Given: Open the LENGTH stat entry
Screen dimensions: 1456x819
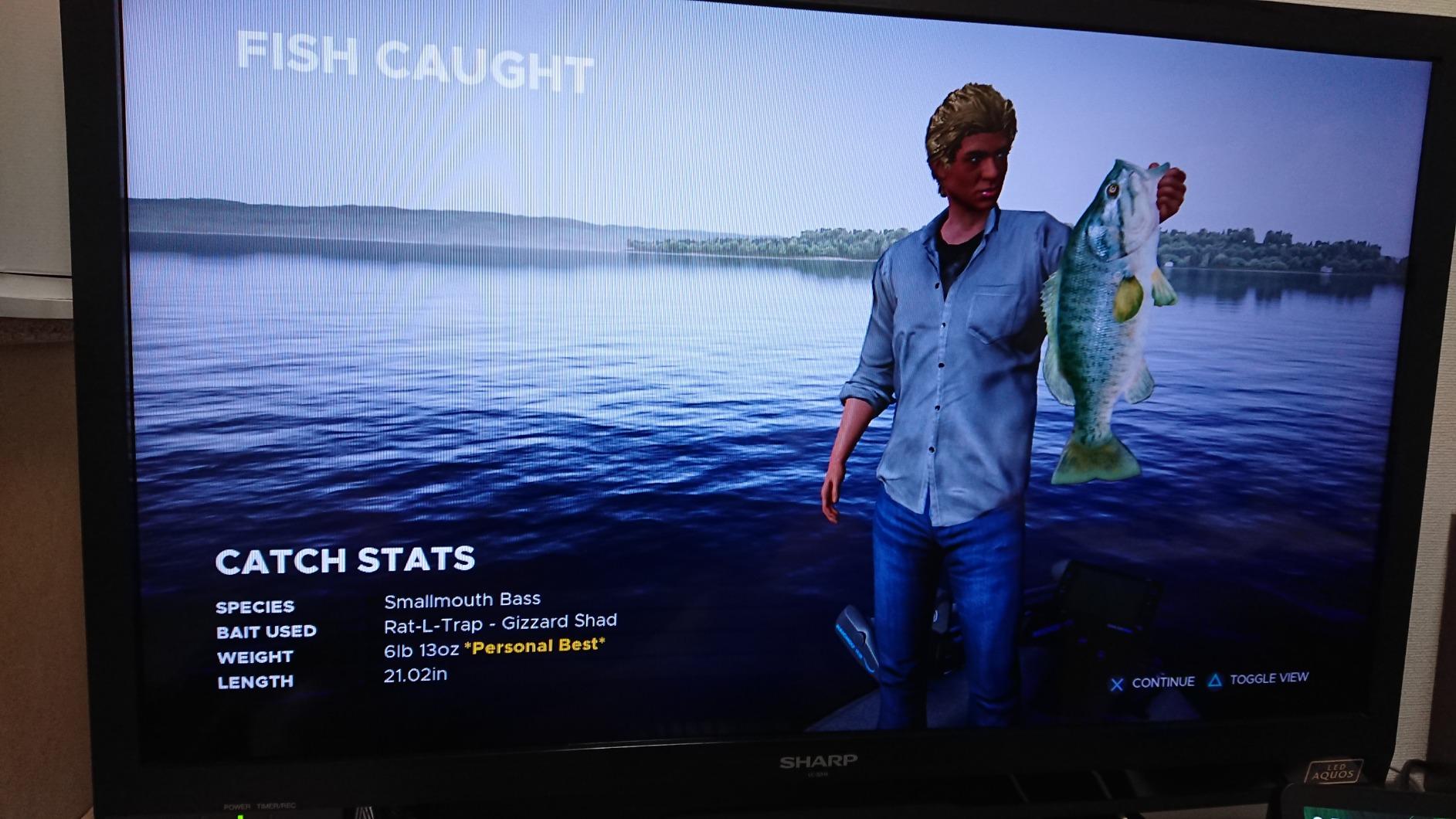Looking at the screenshot, I should coord(255,682).
